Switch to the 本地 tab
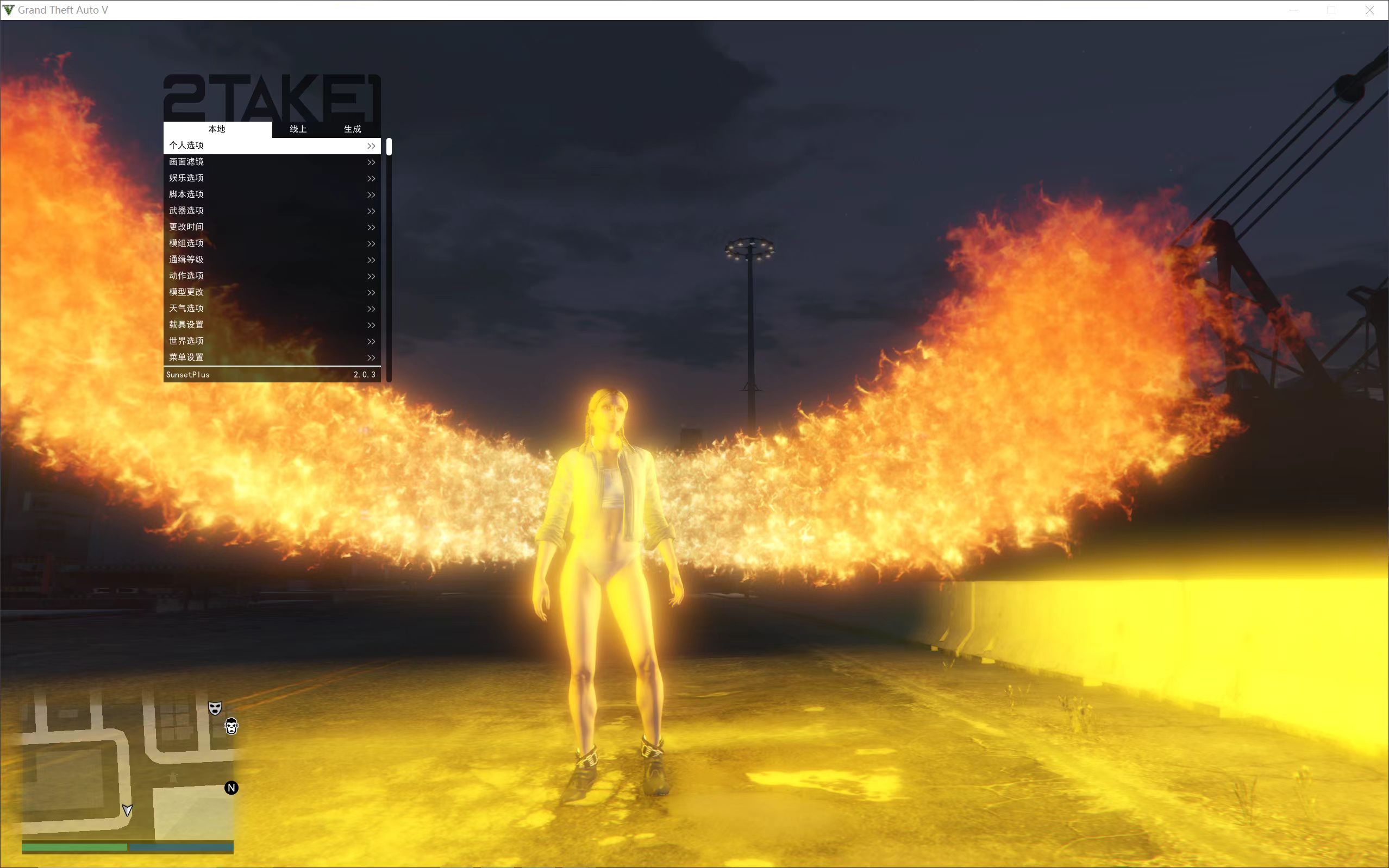The width and height of the screenshot is (1389, 868). (217, 129)
